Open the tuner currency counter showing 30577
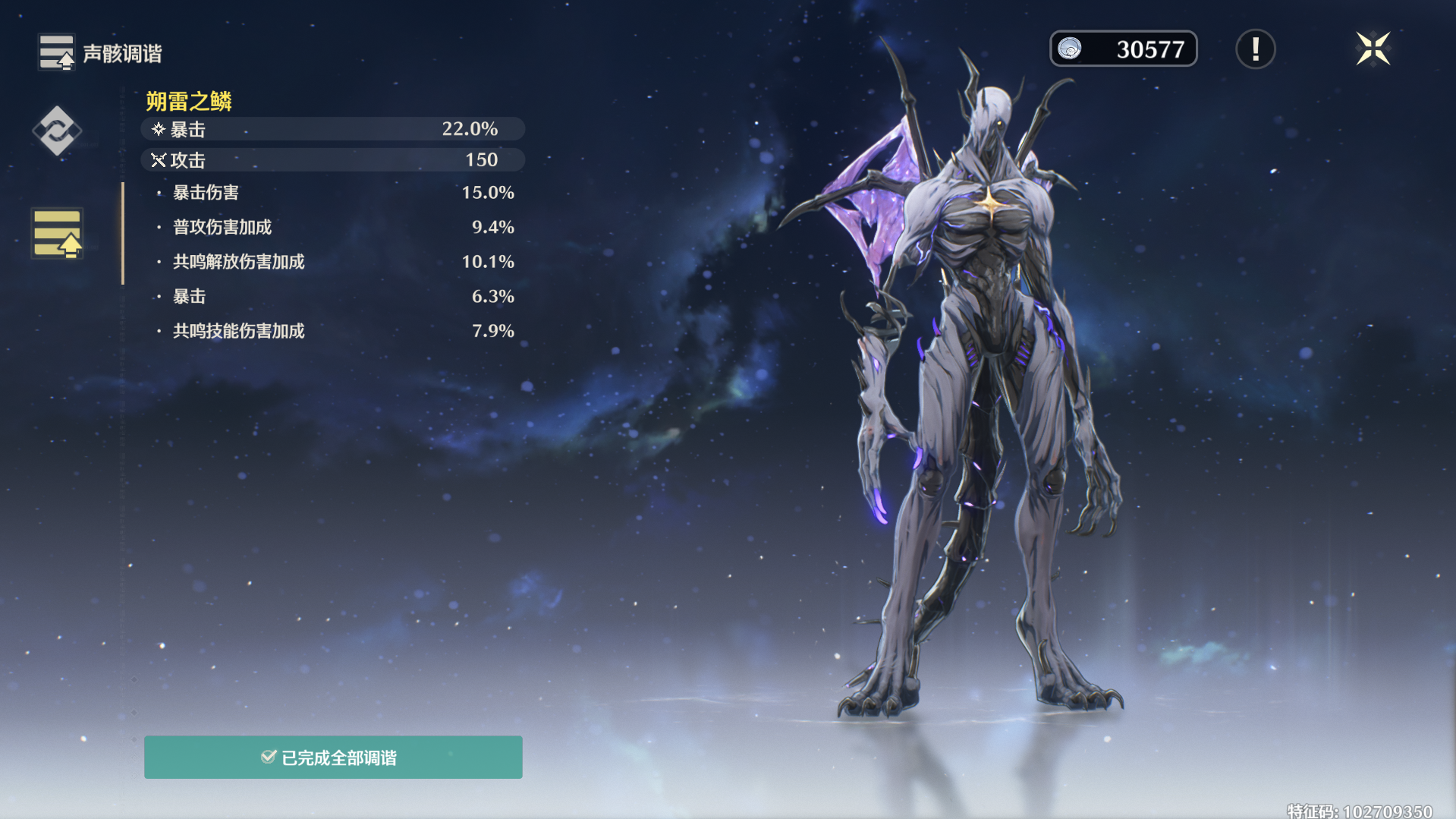This screenshot has width=1456, height=819. tap(1123, 49)
